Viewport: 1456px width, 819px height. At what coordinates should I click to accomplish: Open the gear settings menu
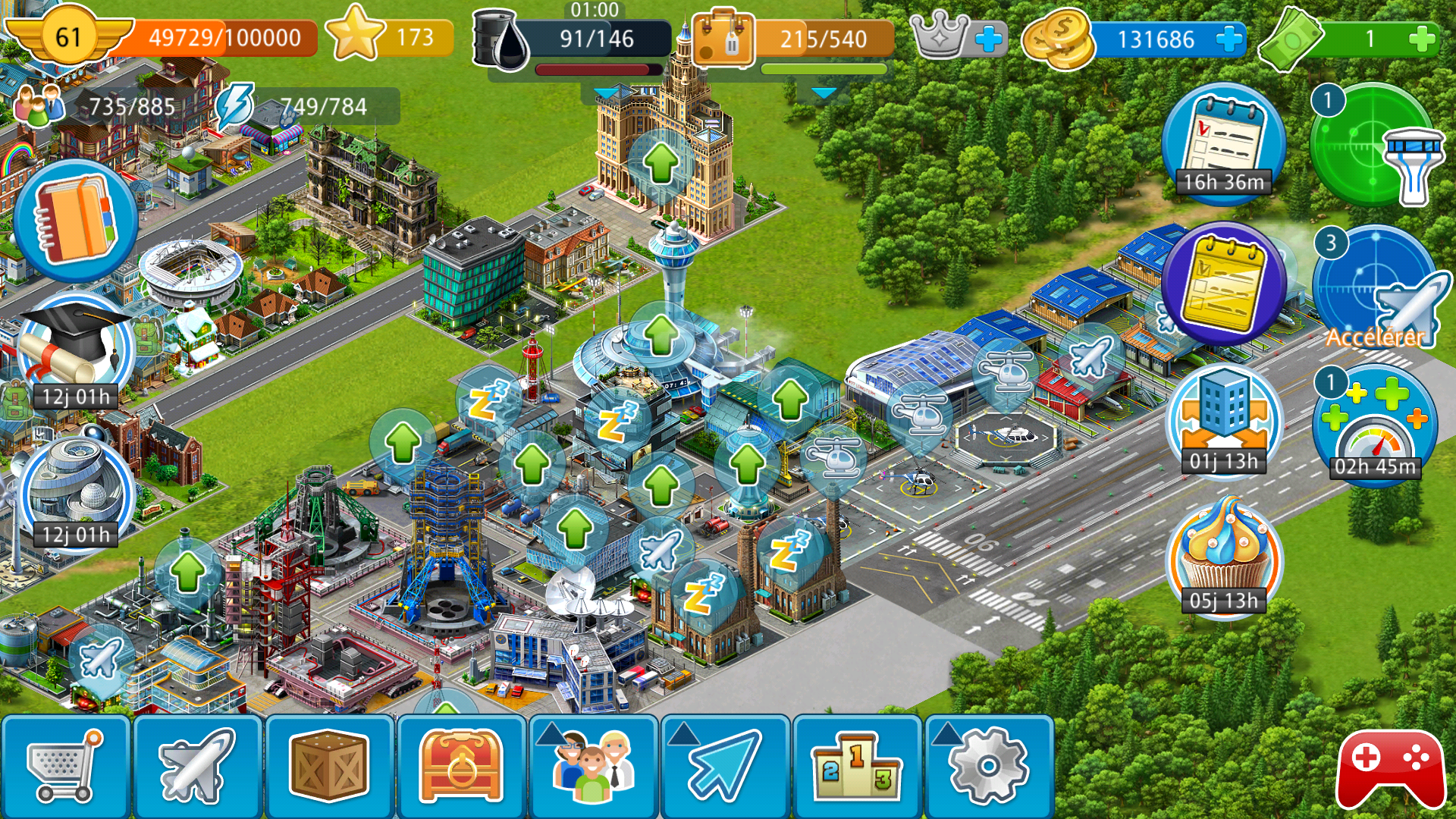click(988, 766)
